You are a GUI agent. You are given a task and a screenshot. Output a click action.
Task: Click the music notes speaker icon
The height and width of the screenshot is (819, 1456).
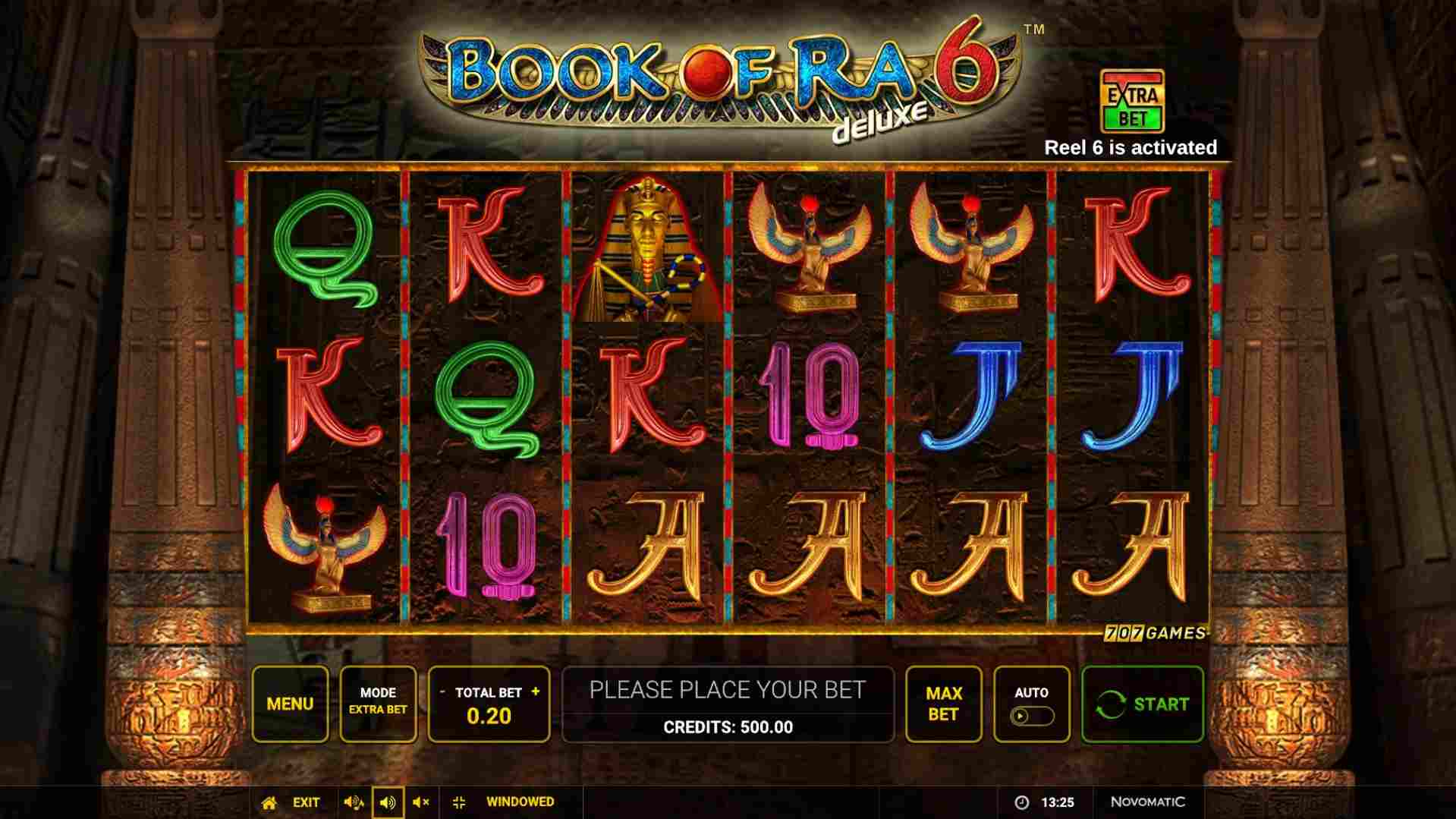pyautogui.click(x=354, y=802)
